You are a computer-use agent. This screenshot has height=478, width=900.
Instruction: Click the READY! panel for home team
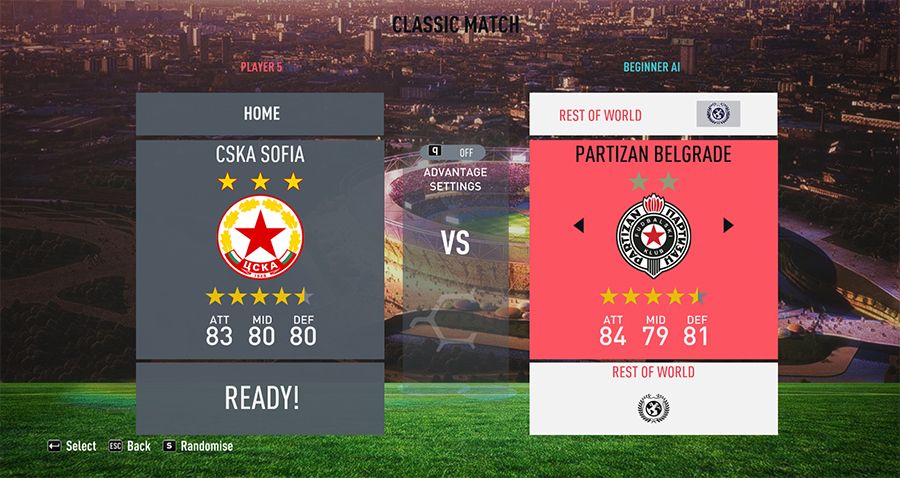tap(260, 398)
